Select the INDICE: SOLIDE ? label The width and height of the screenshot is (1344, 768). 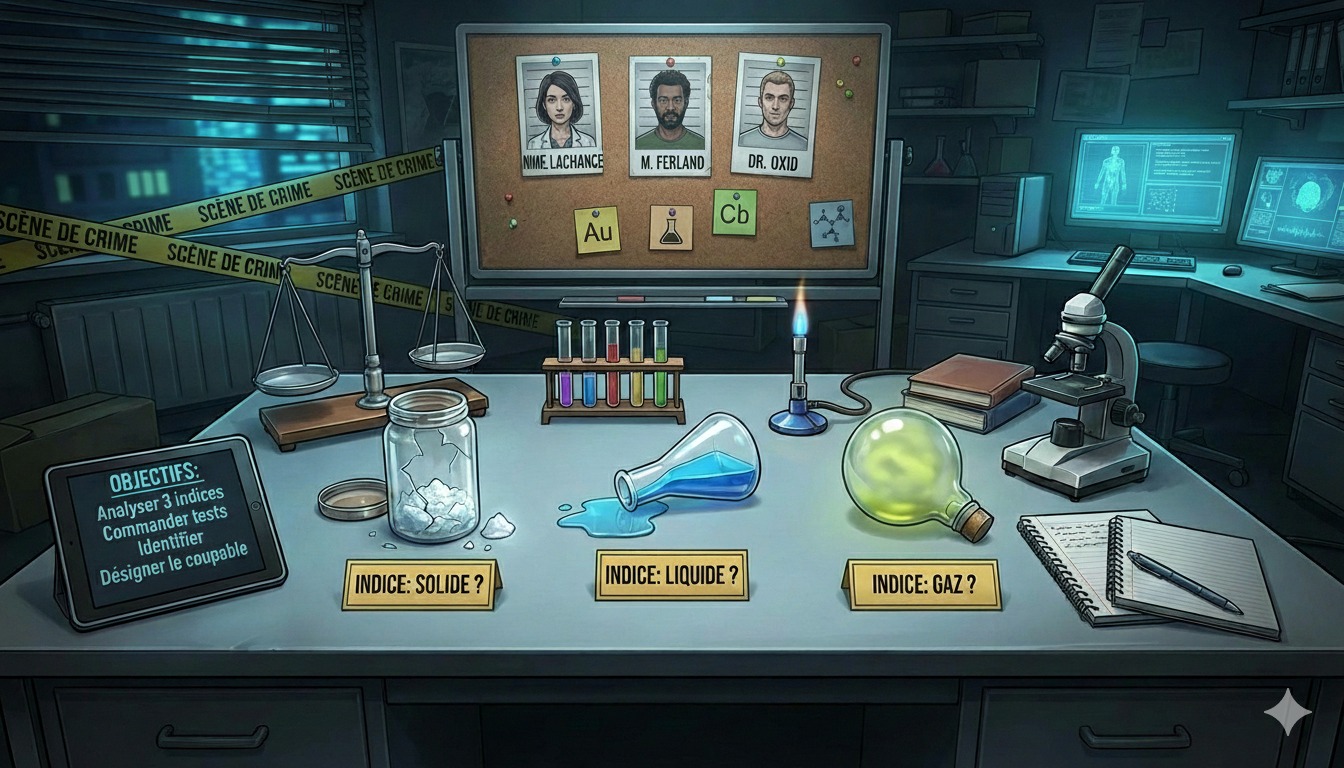click(x=420, y=585)
